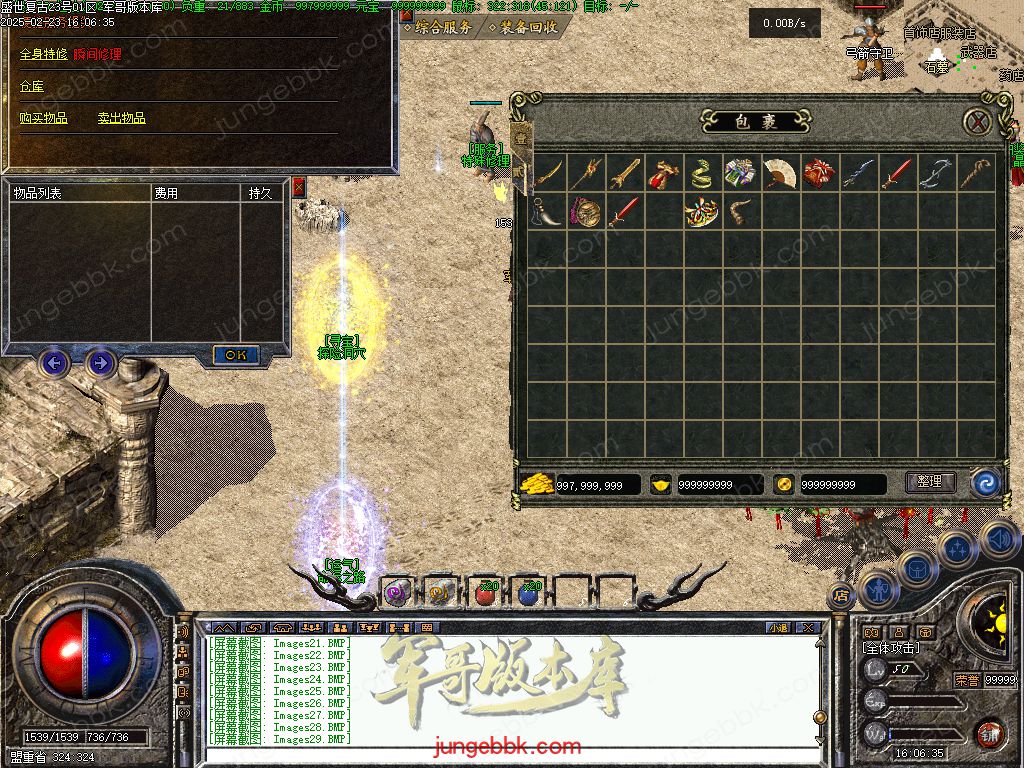1024x768 pixels.
Task: Confirm with the OK button in item list
Action: (x=236, y=355)
